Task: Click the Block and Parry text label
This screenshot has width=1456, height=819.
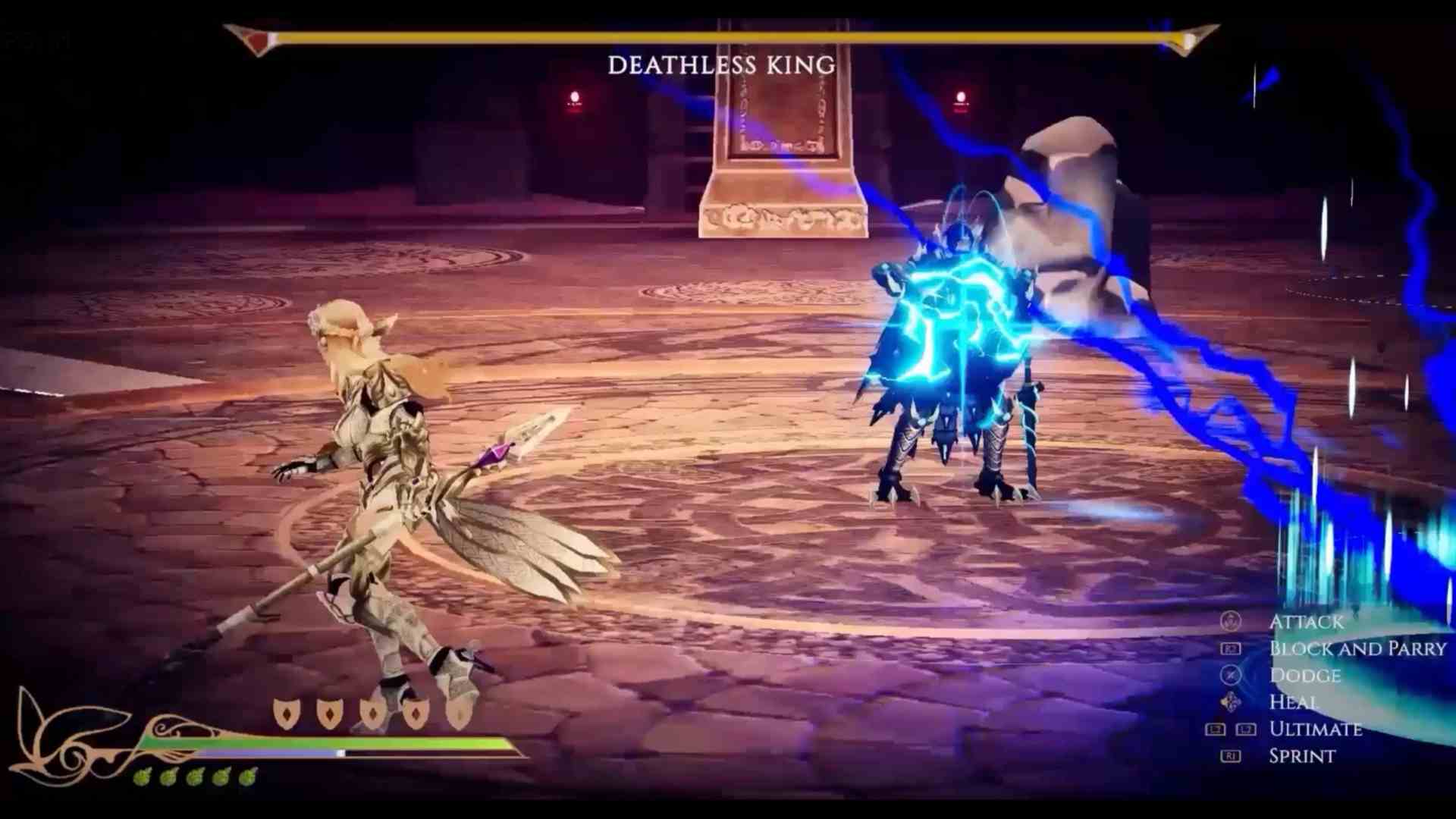Action: (1357, 649)
